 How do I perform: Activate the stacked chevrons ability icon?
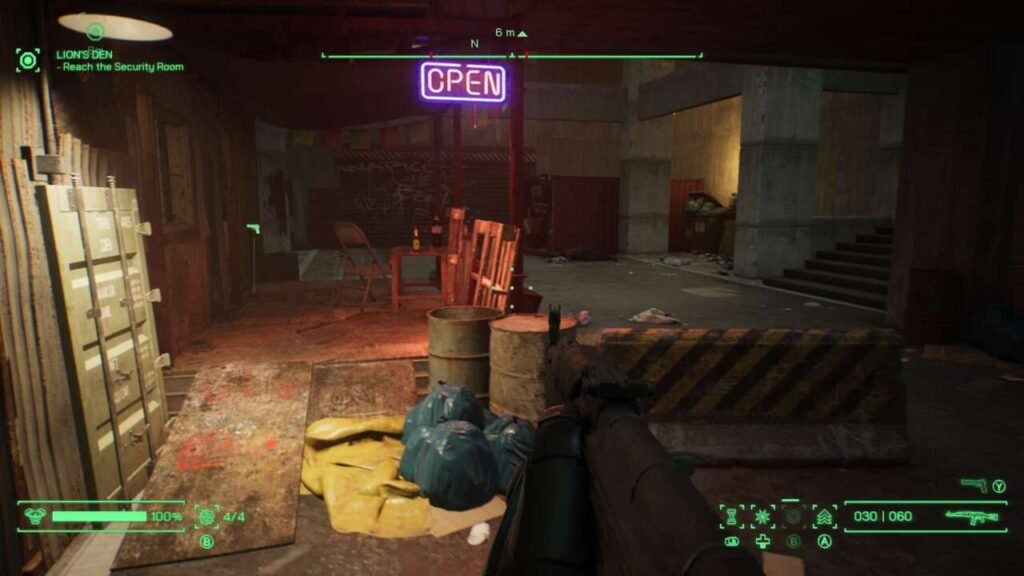click(825, 517)
